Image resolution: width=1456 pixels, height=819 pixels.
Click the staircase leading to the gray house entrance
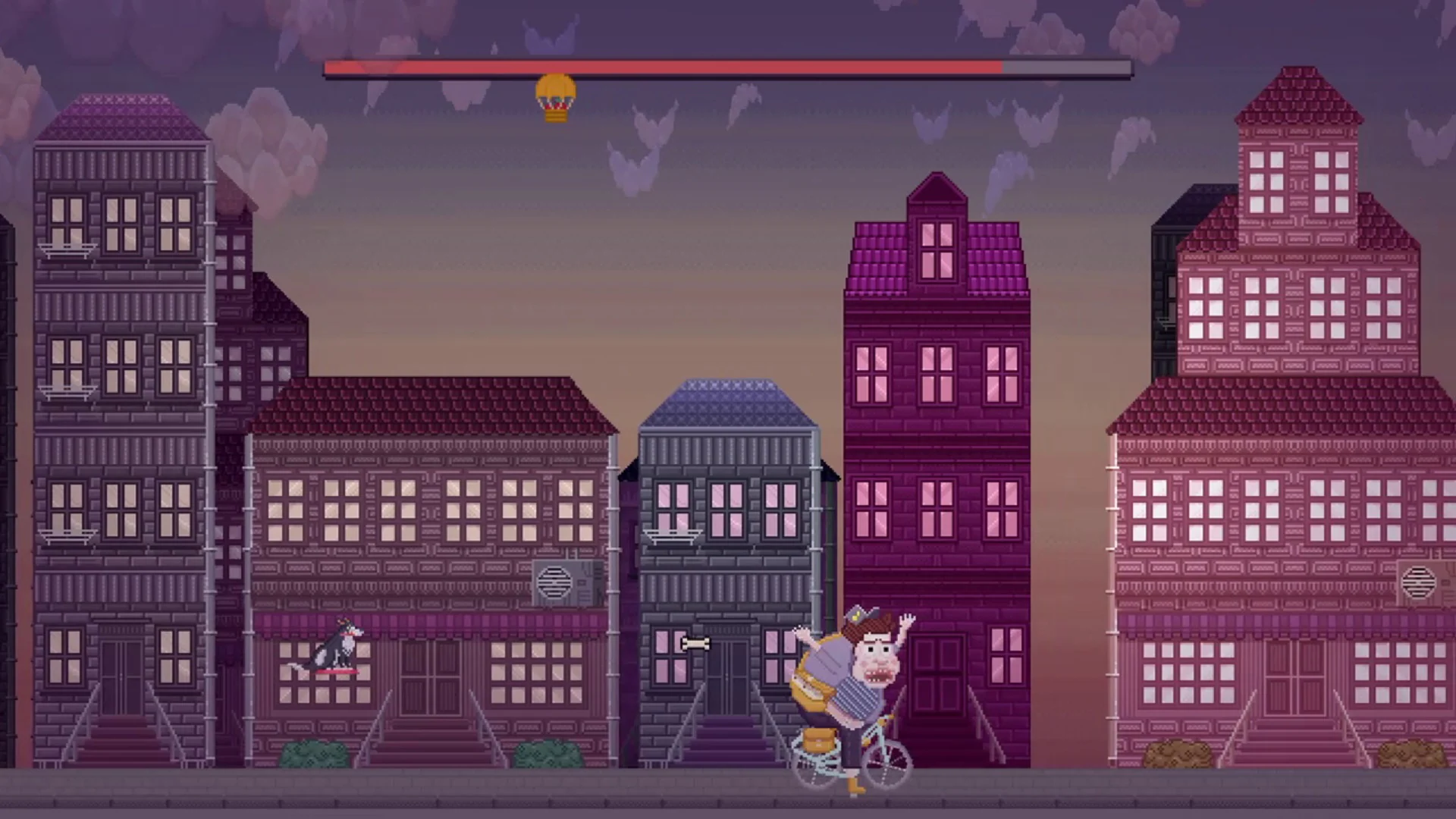tap(728, 739)
